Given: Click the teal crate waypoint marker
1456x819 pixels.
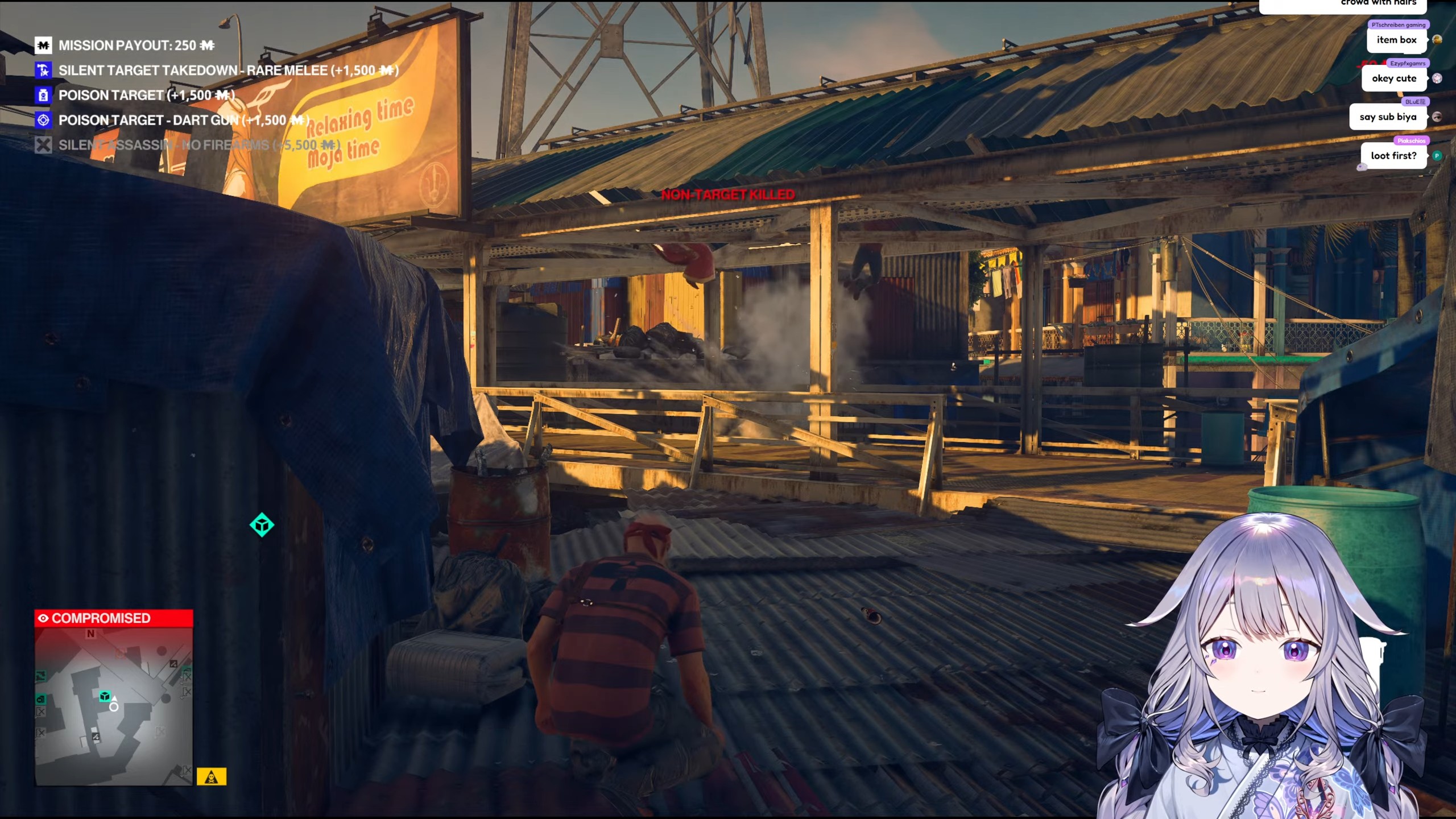Looking at the screenshot, I should click(262, 524).
